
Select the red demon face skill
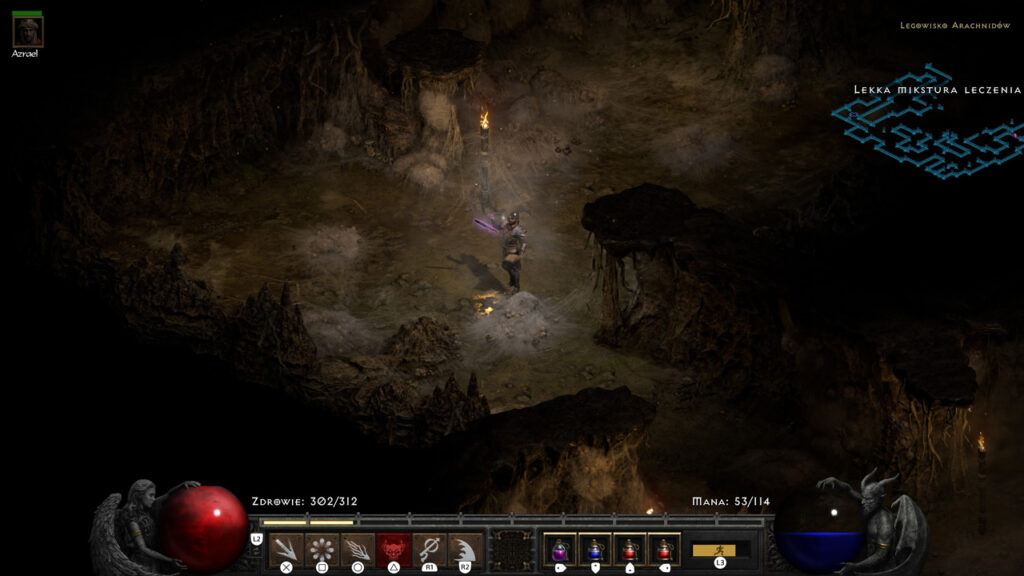click(393, 549)
